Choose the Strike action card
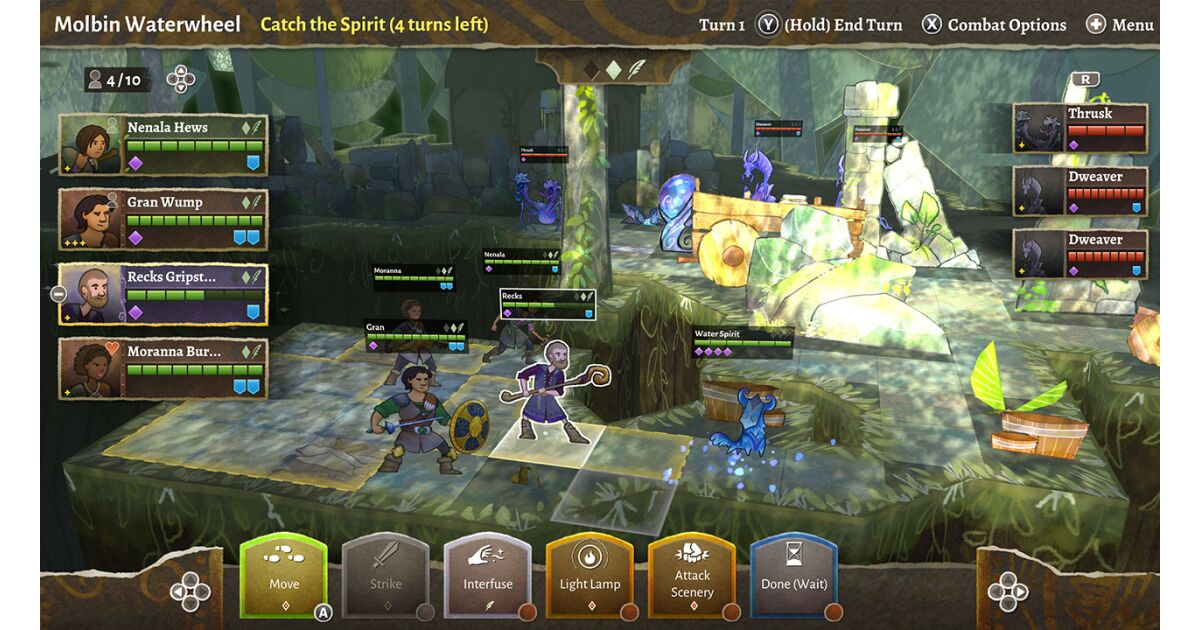Screen dimensions: 1200x630 [x=386, y=576]
